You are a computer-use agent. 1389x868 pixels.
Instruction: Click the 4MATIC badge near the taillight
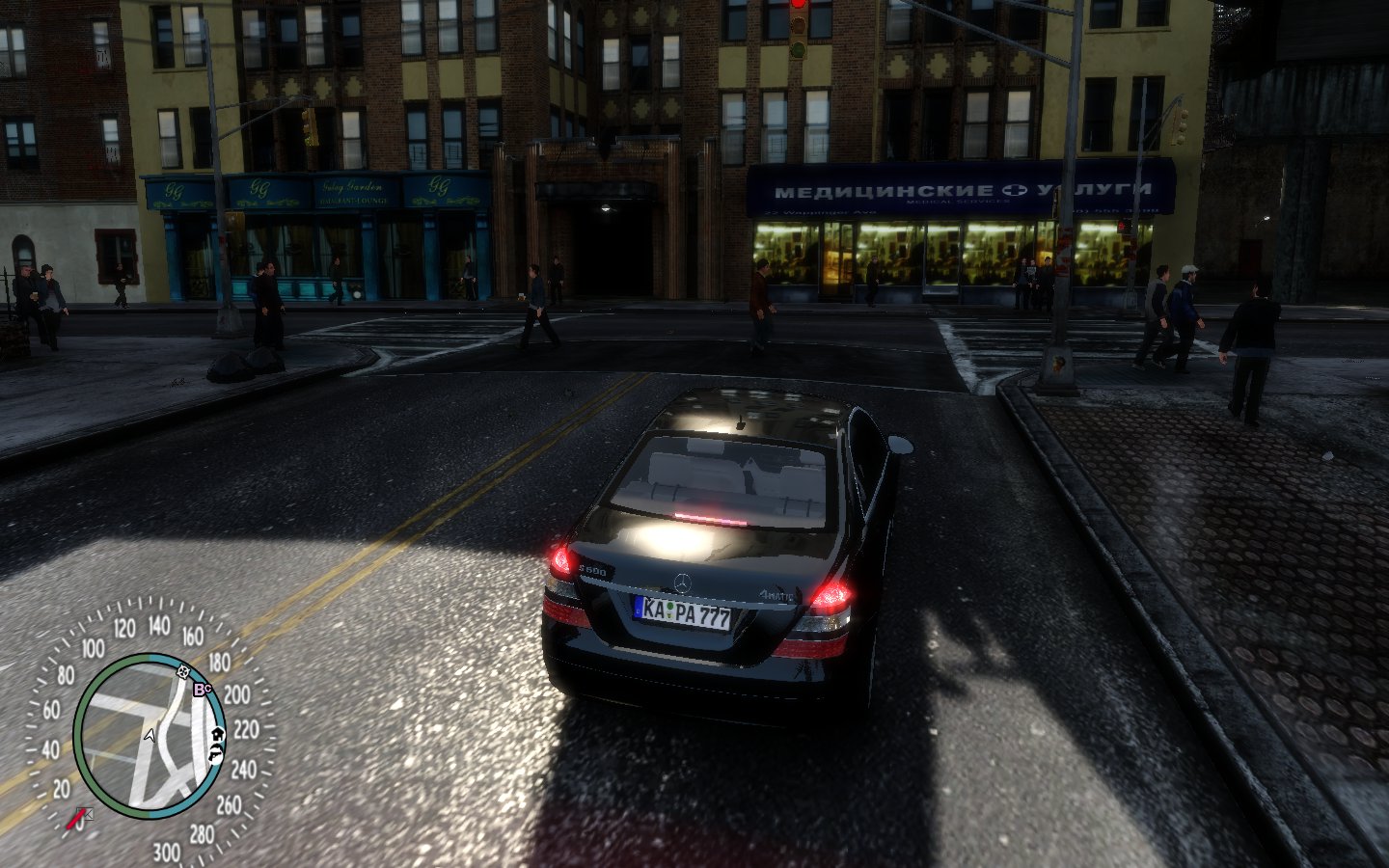(x=777, y=595)
